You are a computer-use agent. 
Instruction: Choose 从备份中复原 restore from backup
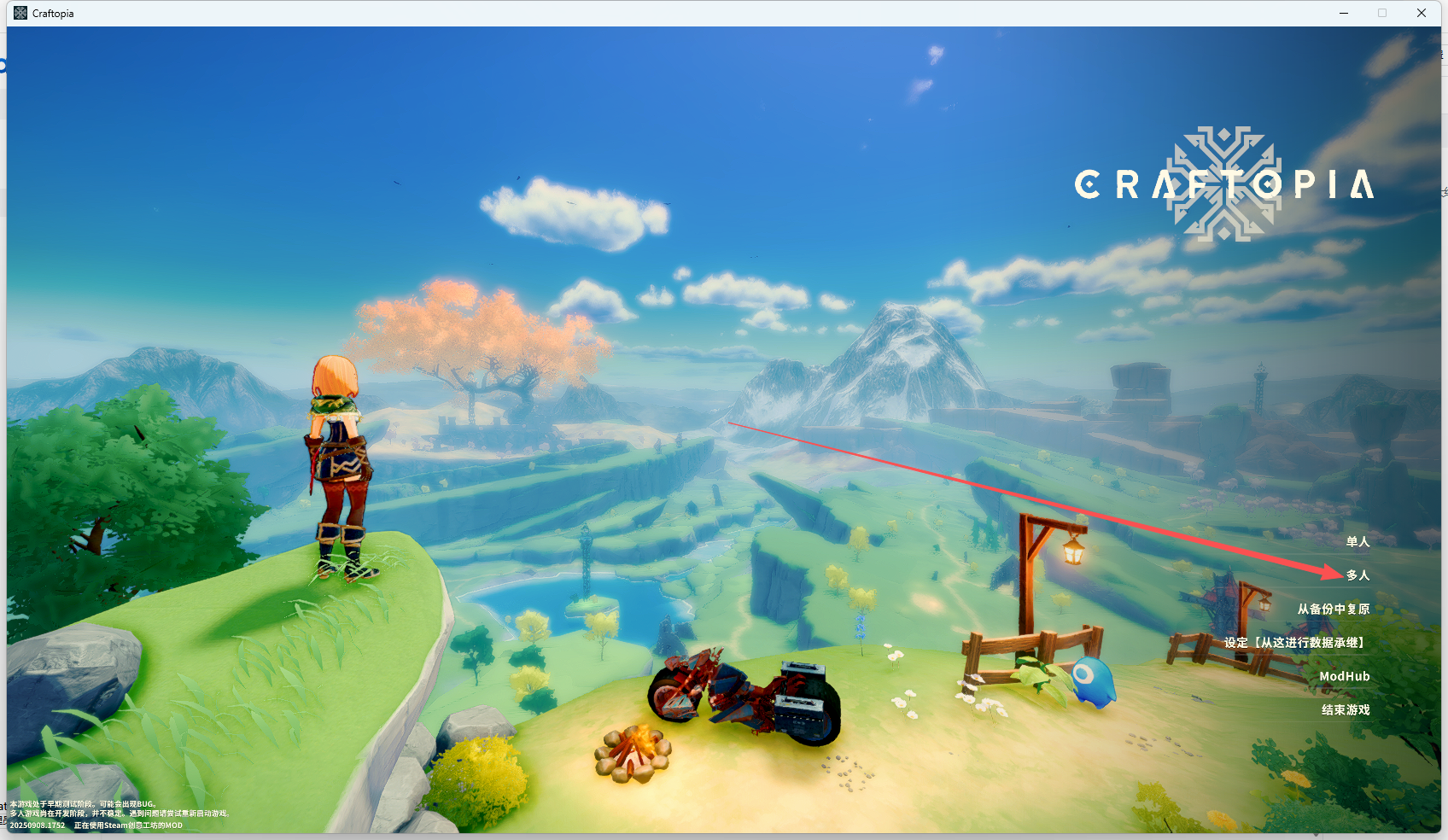(x=1333, y=609)
